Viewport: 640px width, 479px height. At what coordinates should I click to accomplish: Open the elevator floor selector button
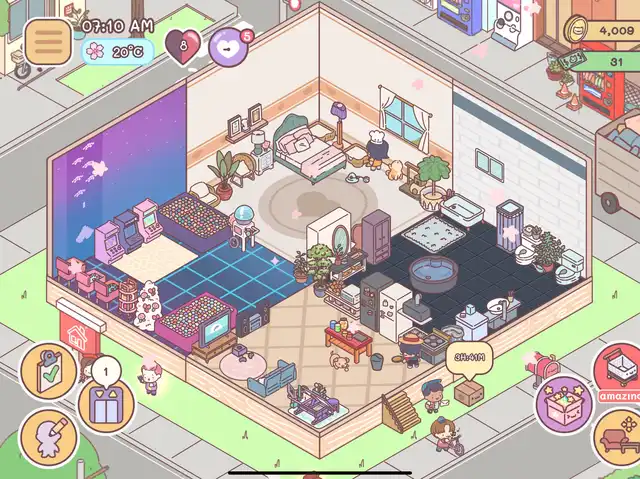coord(105,406)
